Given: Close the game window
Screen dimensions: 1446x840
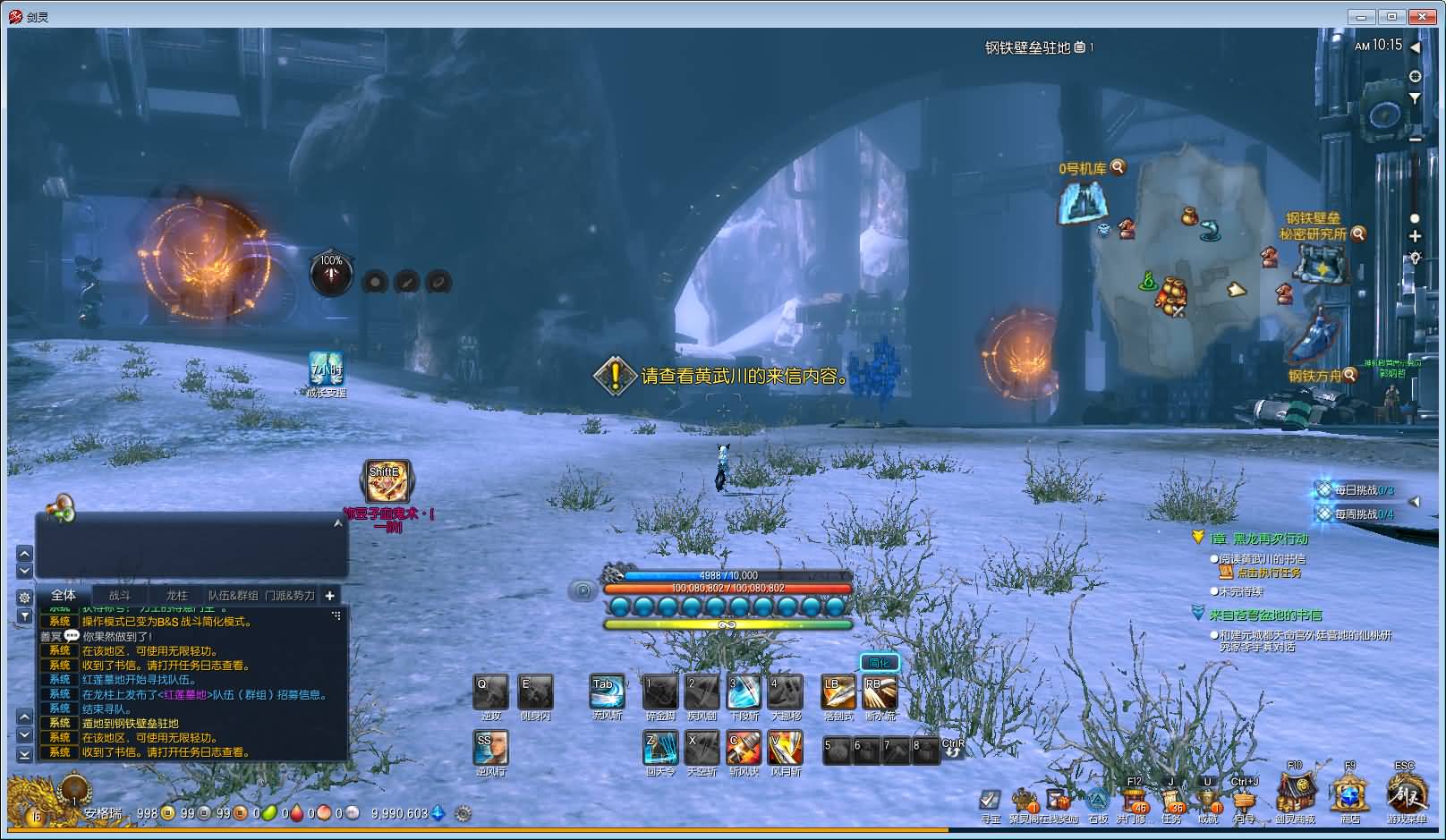Looking at the screenshot, I should click(x=1421, y=16).
